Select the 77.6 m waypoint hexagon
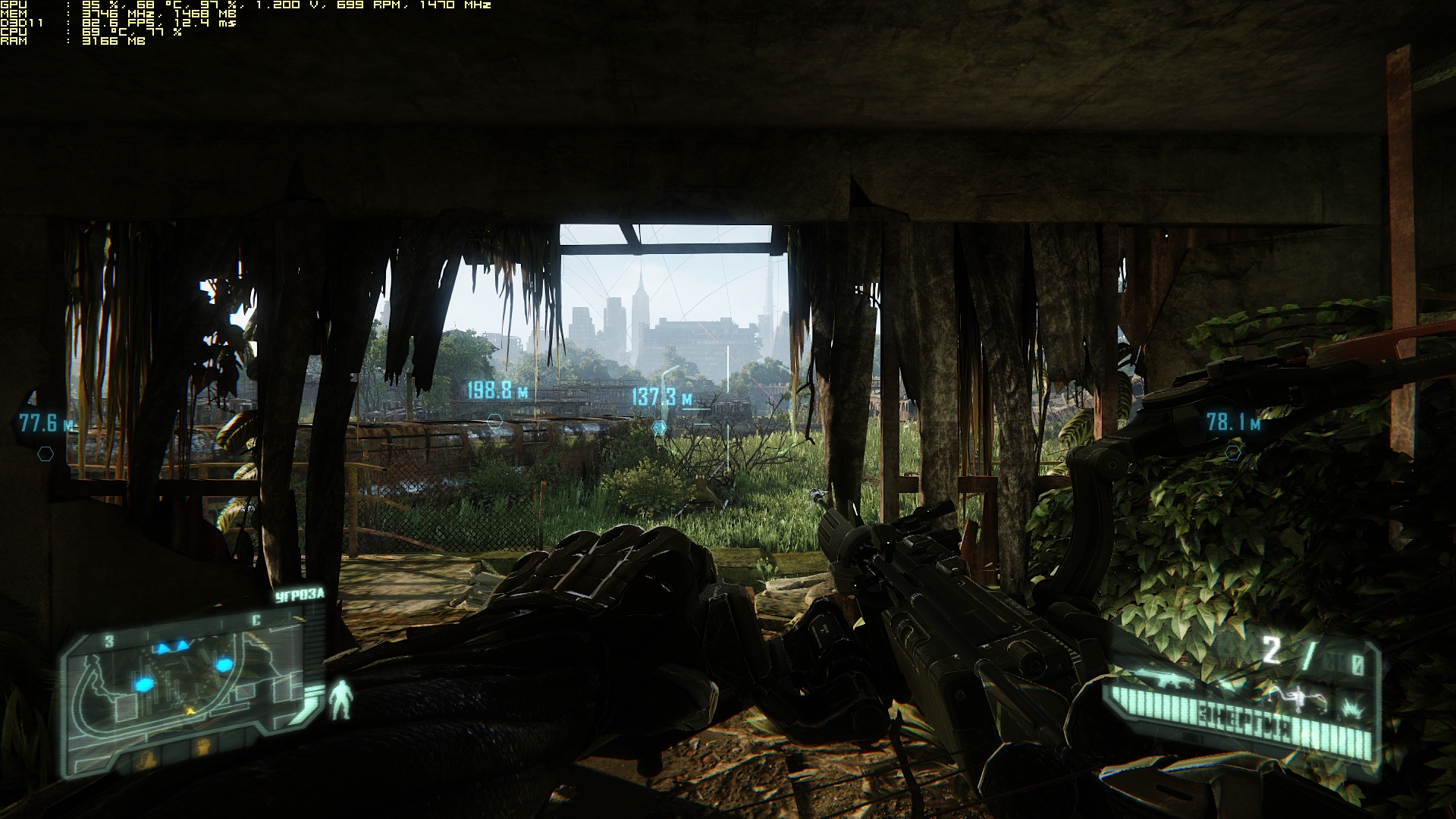 coord(45,454)
